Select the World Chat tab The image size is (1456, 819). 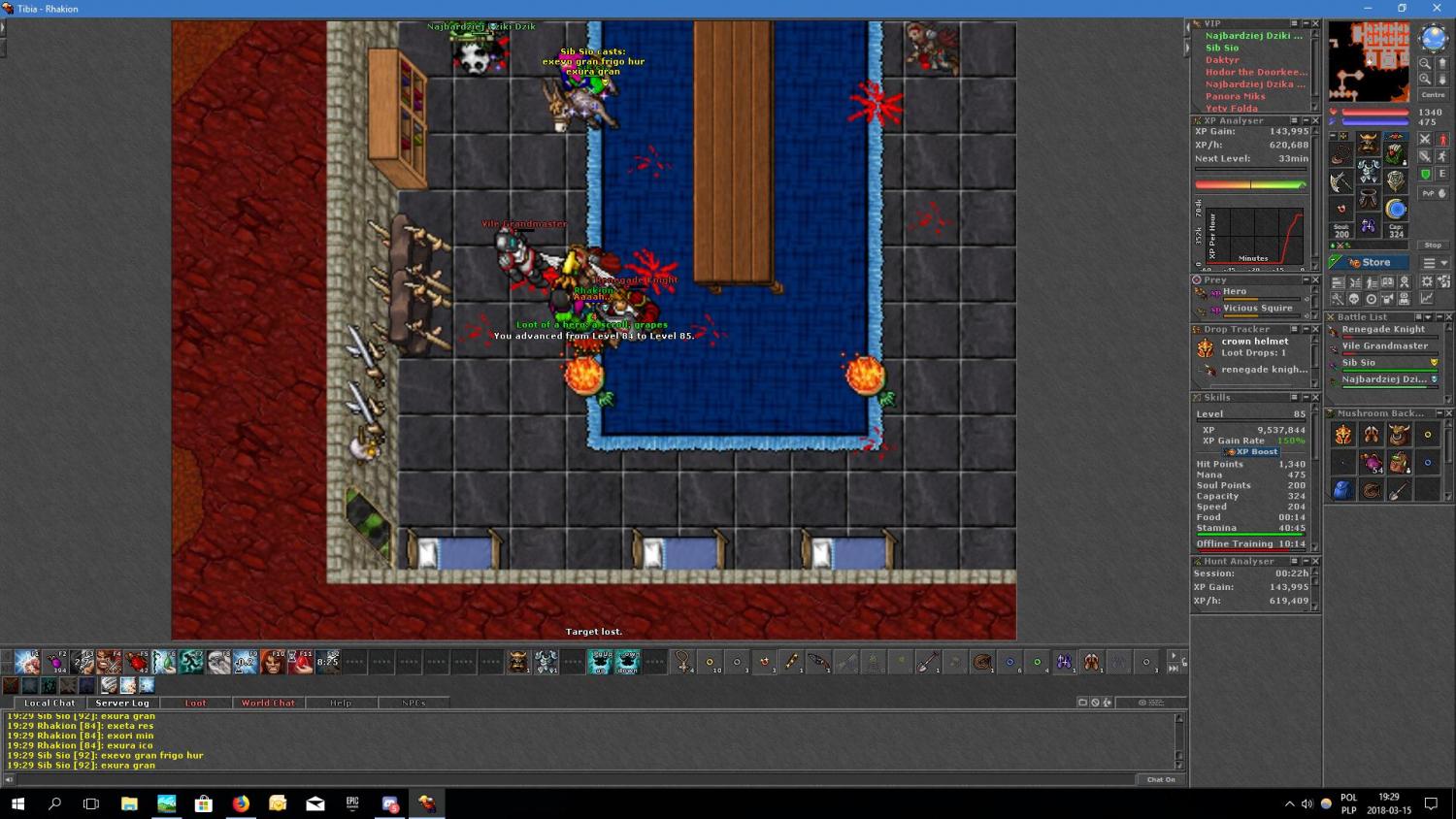(268, 703)
